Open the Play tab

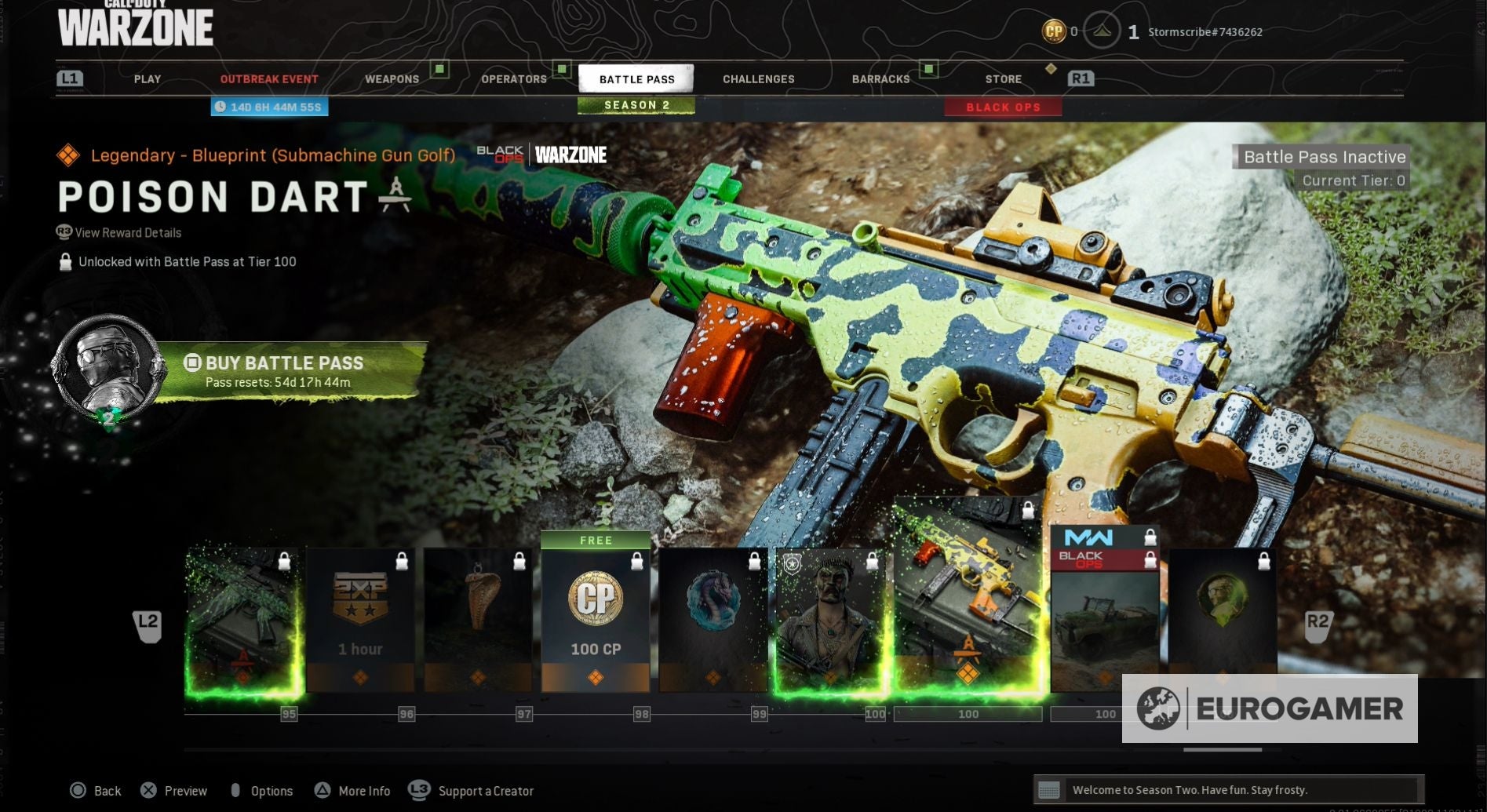click(147, 79)
